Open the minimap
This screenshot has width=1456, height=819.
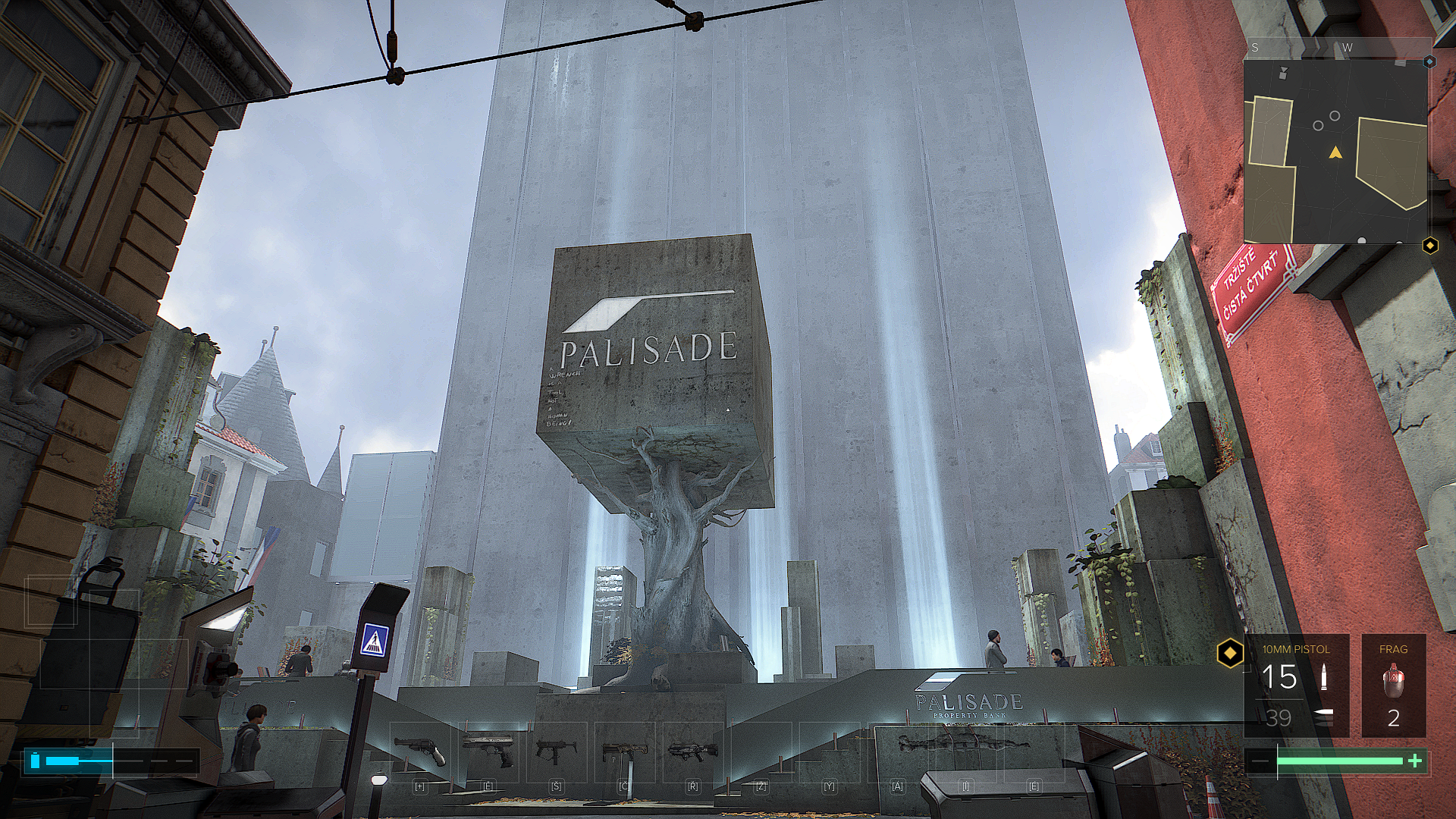pos(1335,152)
